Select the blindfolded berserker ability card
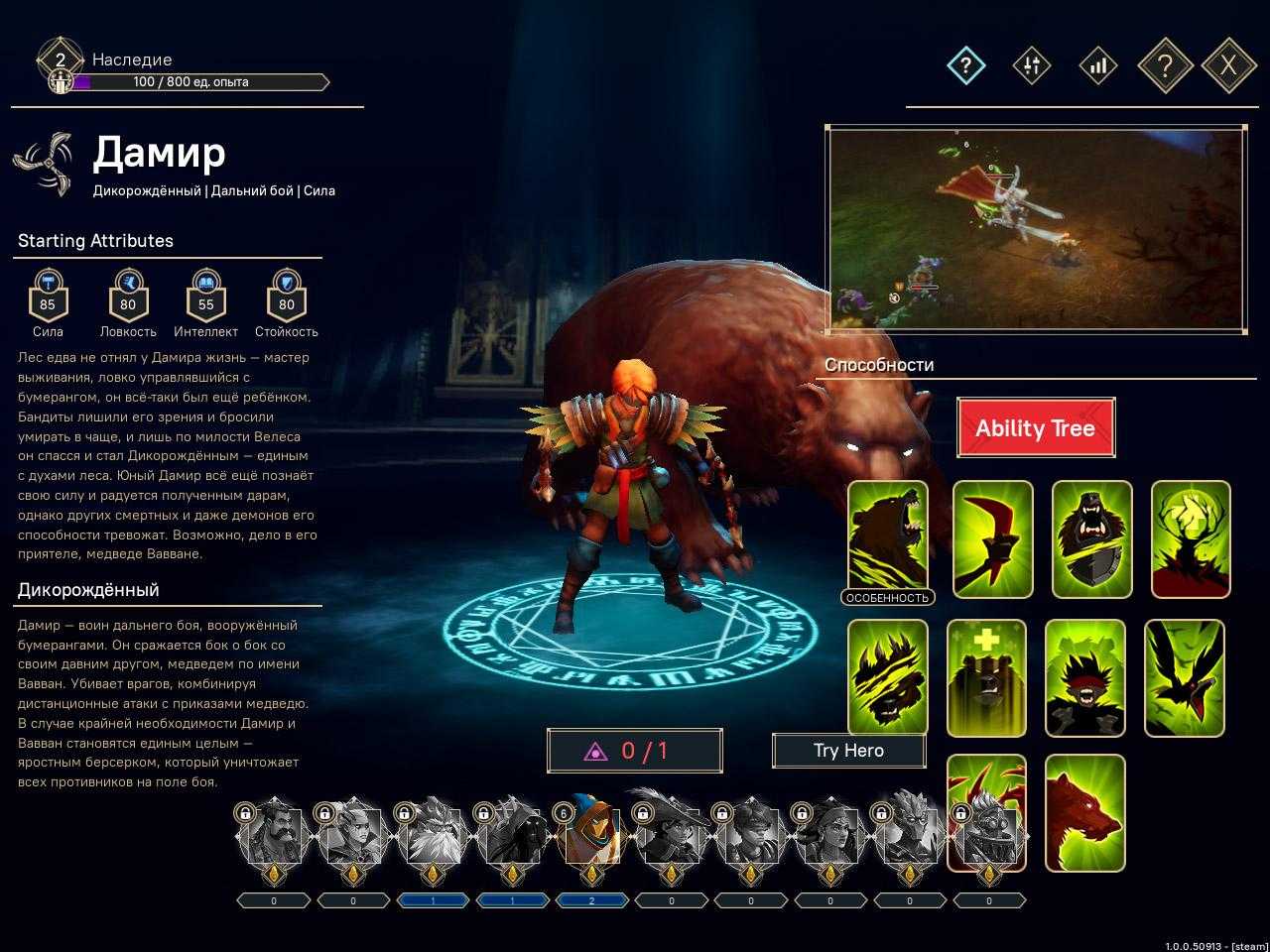Image resolution: width=1270 pixels, height=952 pixels. tap(1085, 678)
